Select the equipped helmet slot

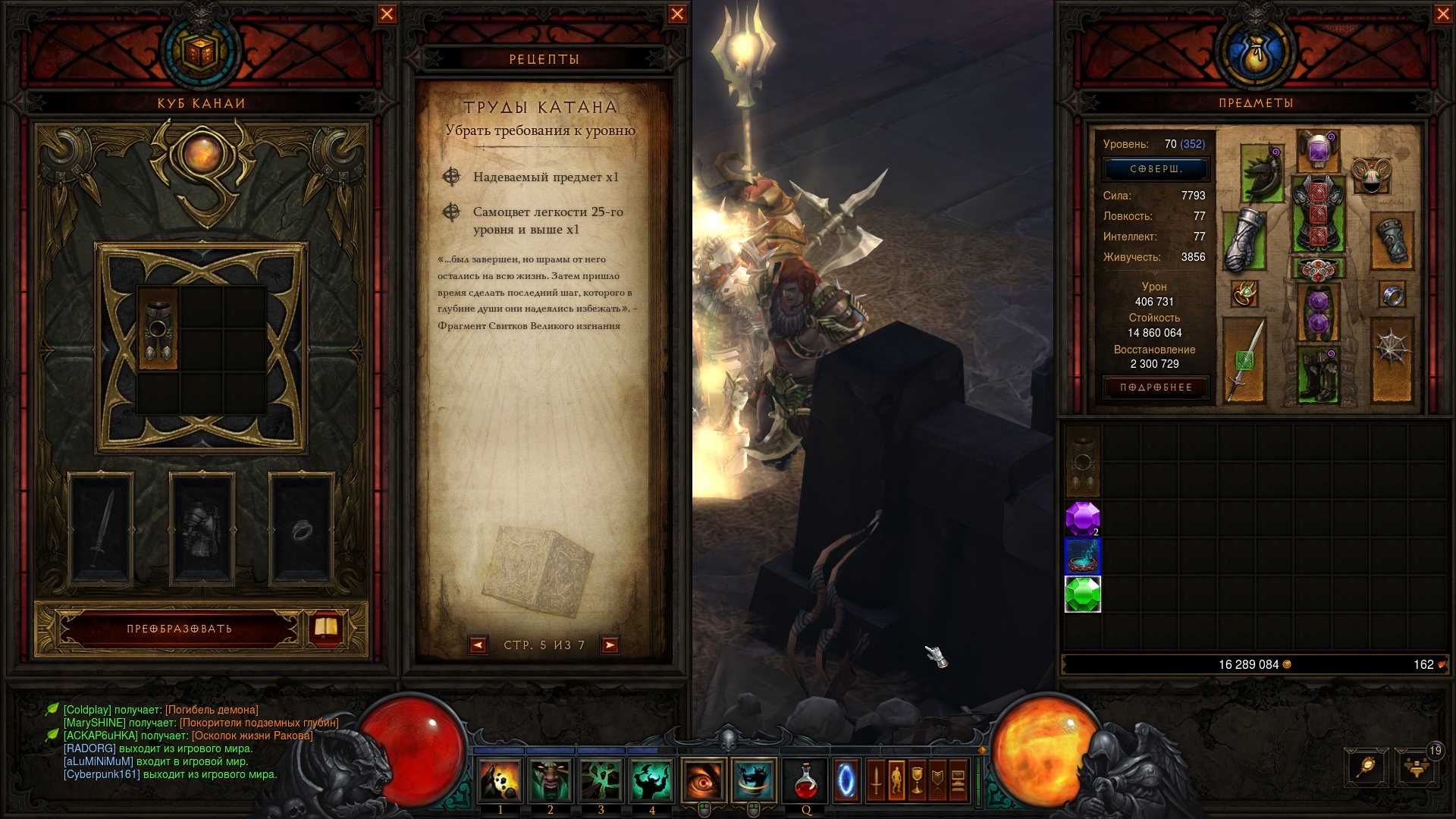click(x=1319, y=149)
